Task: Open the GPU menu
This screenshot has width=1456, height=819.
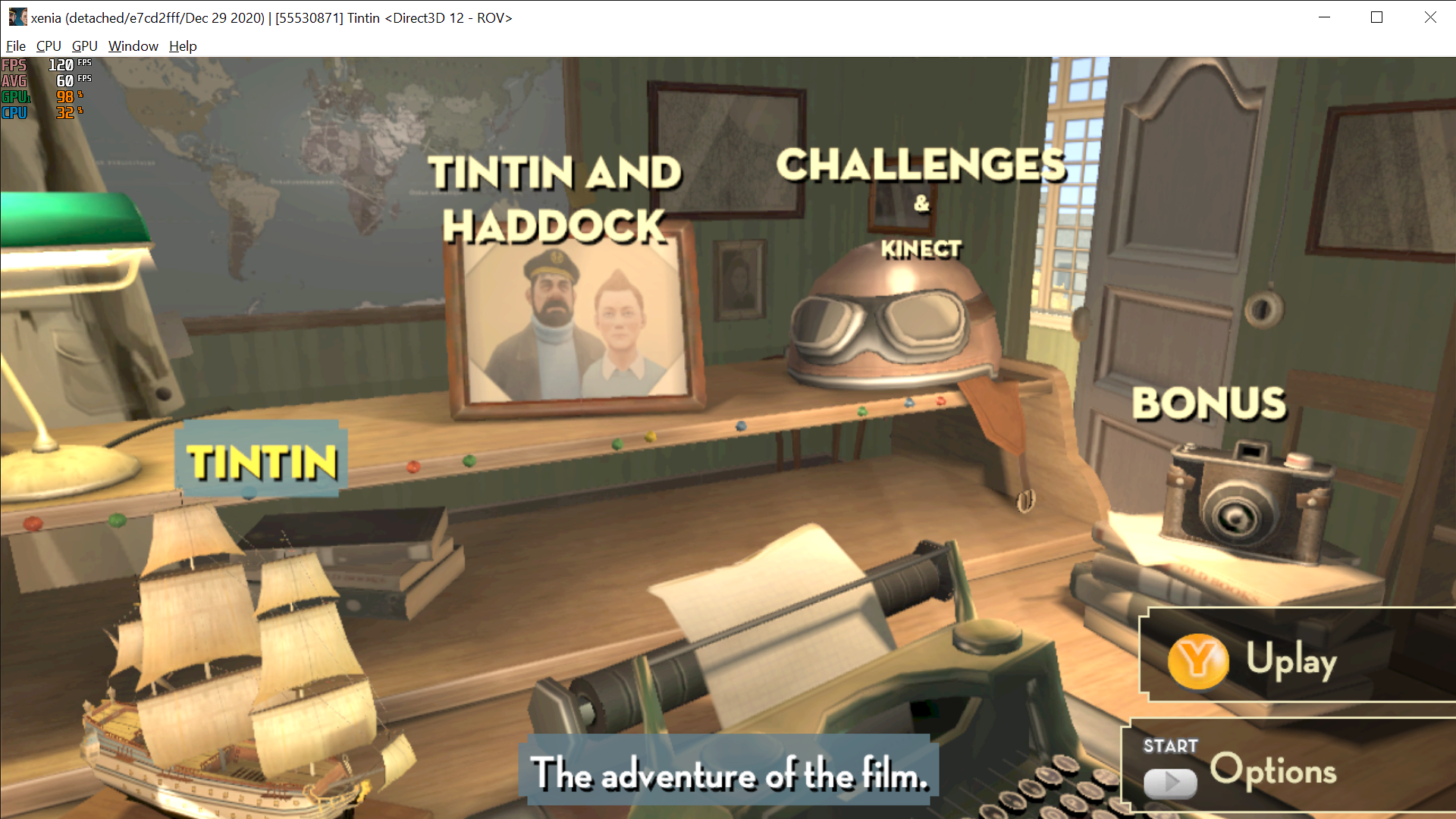Action: pyautogui.click(x=83, y=46)
